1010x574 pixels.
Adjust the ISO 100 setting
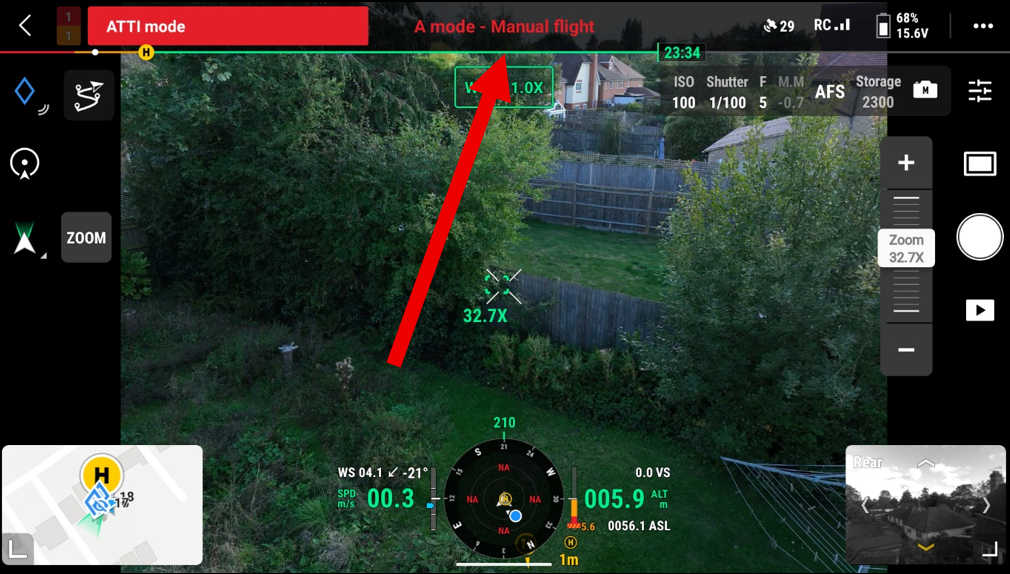click(x=683, y=92)
